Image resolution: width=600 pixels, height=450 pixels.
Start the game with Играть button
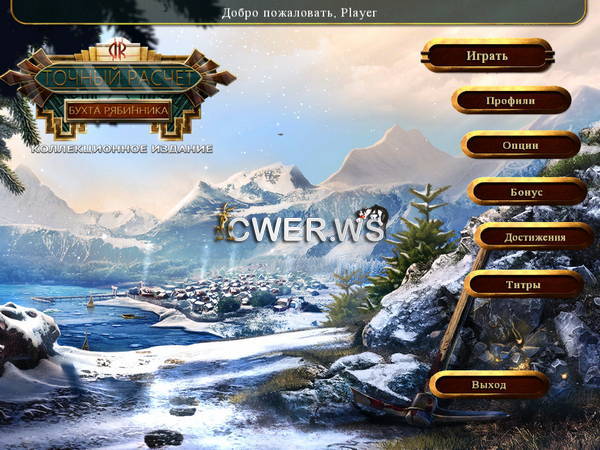(487, 55)
